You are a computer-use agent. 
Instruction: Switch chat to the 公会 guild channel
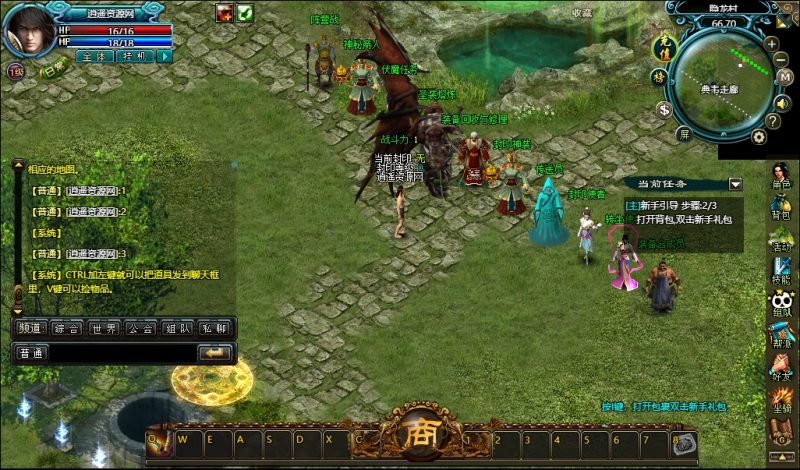point(139,328)
